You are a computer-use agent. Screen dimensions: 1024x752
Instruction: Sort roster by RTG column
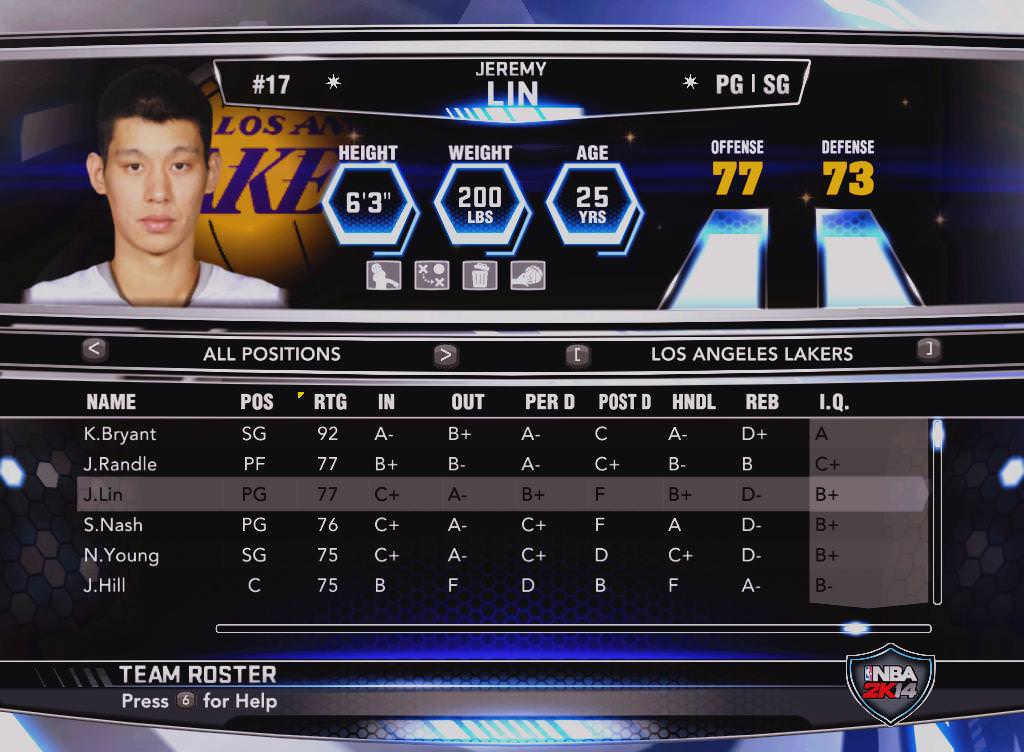330,402
